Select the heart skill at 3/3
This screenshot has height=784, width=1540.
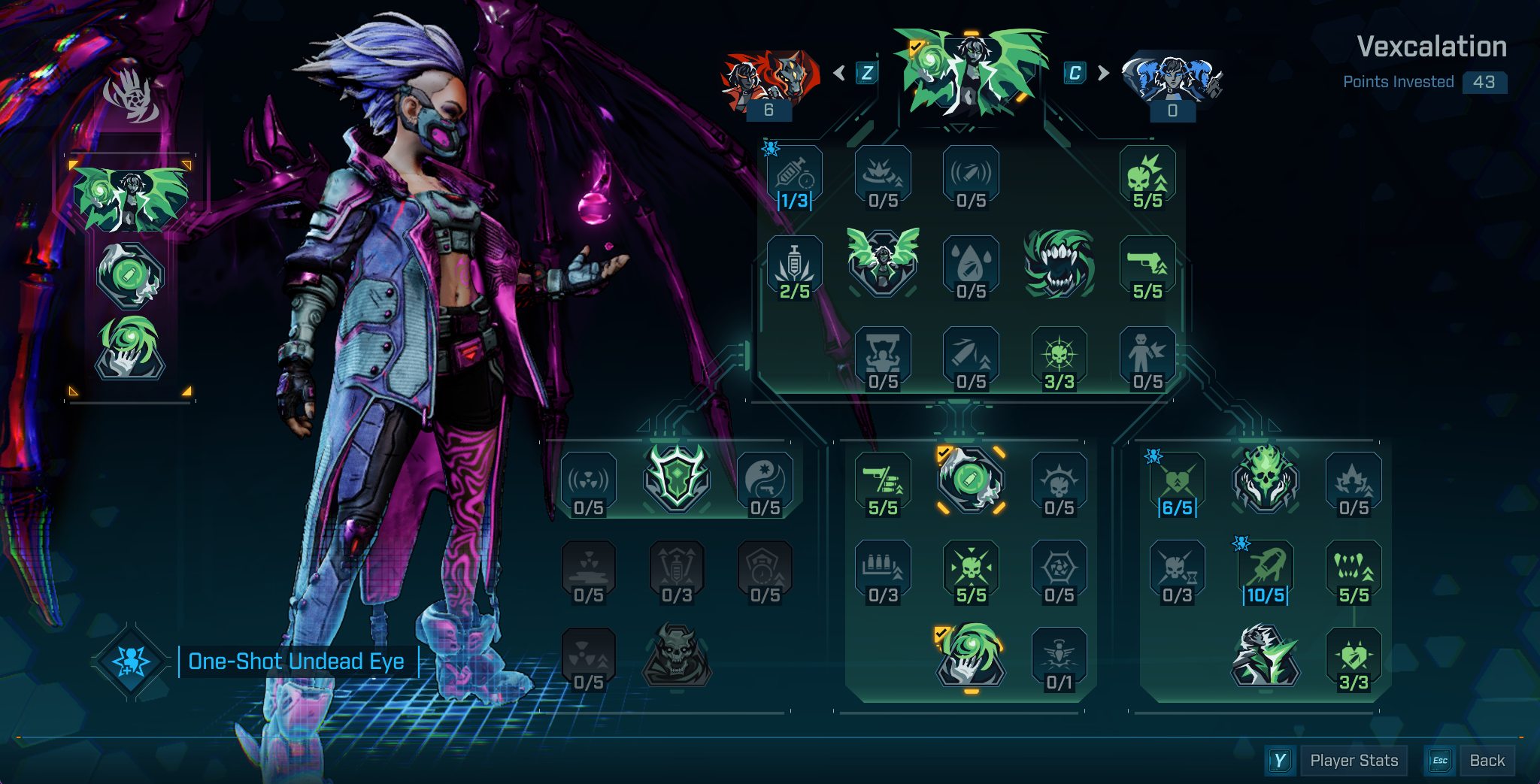point(1354,658)
